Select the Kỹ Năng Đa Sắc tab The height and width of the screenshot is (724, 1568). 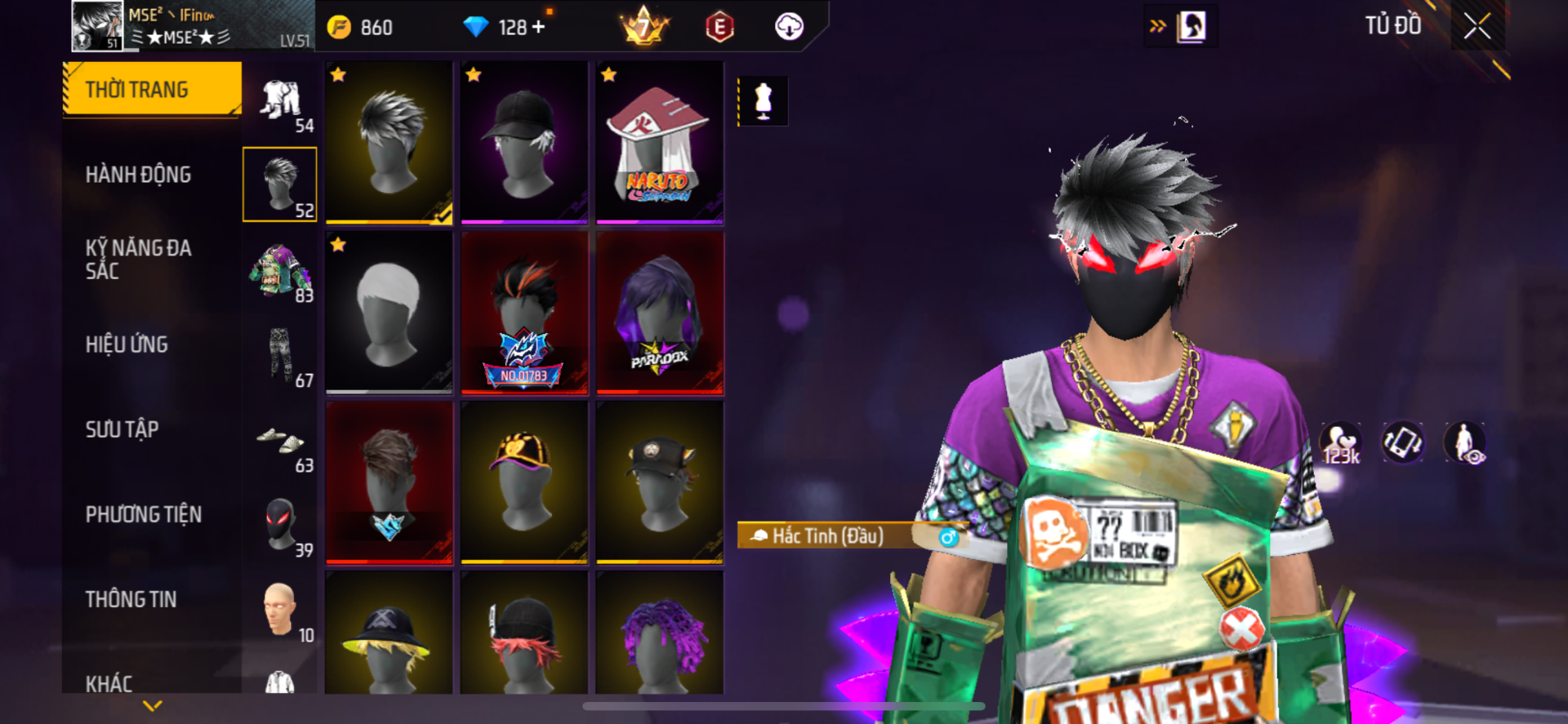tap(138, 260)
